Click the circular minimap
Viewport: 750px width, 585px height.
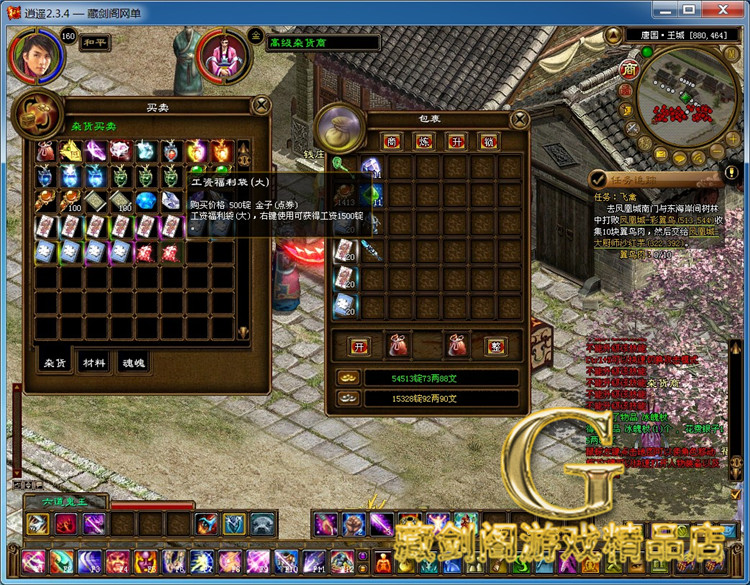pyautogui.click(x=686, y=96)
